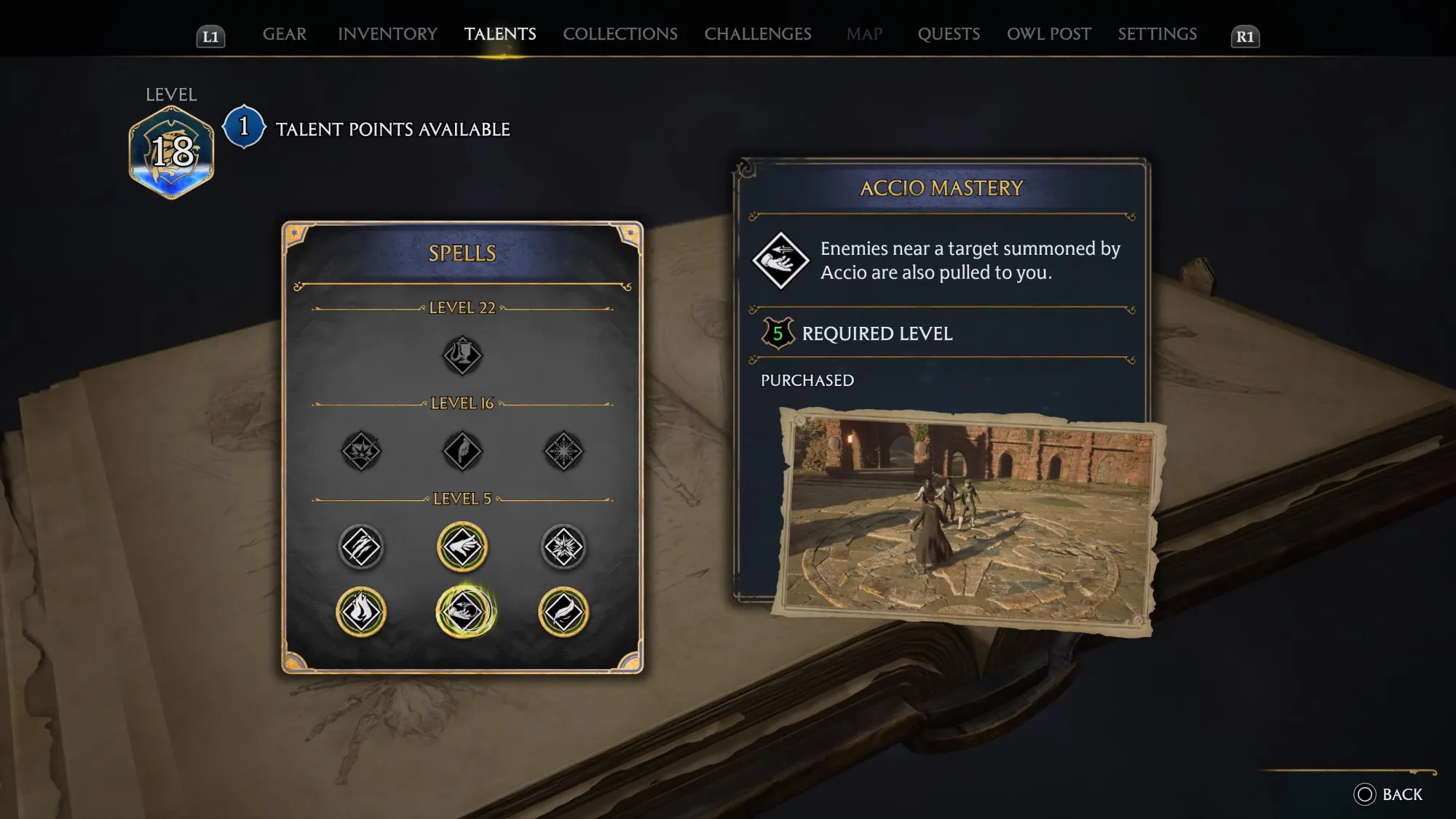Select the highlighted Accio Mastery talent
The height and width of the screenshot is (819, 1456).
465,612
